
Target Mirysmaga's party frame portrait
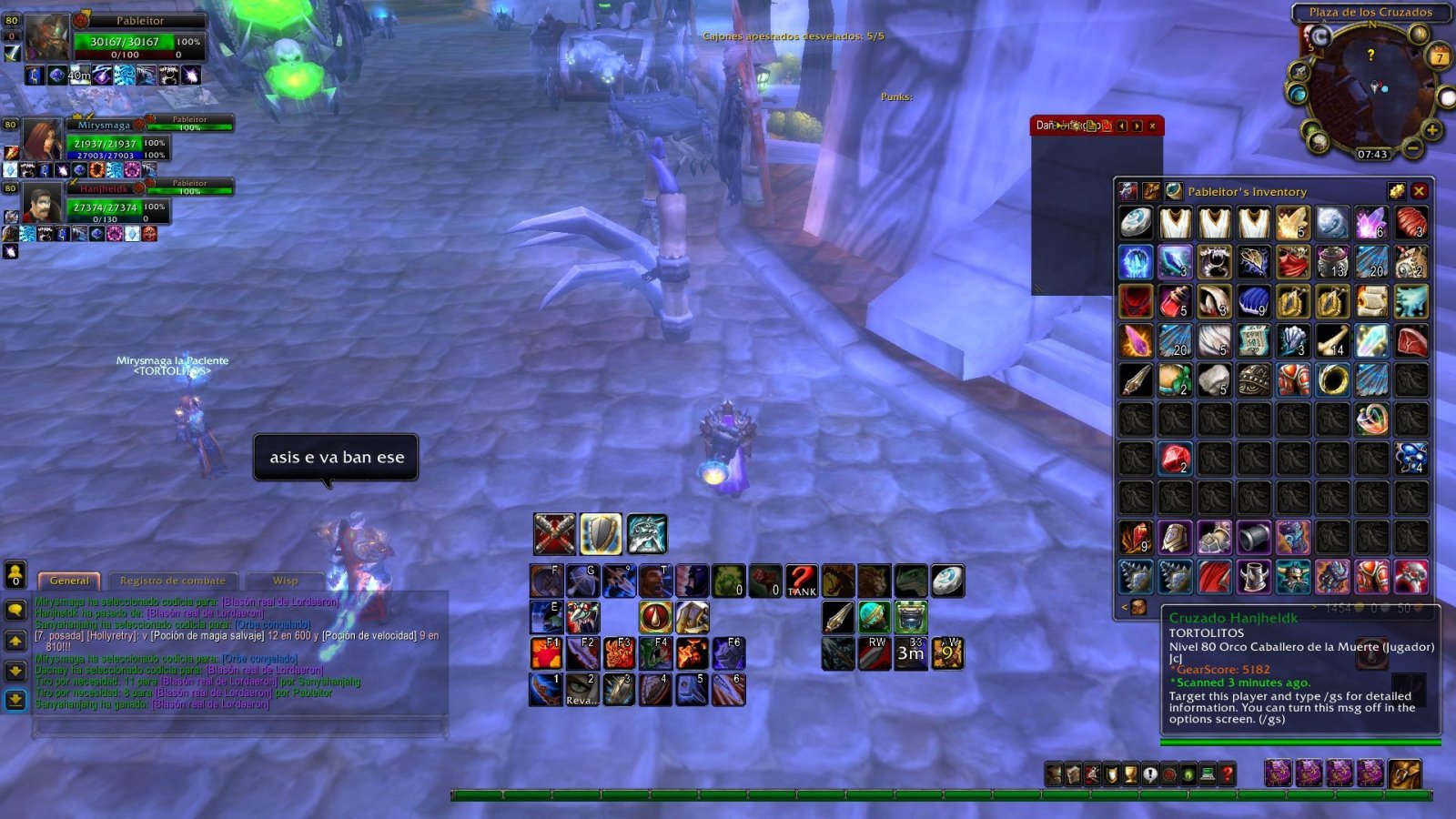point(42,140)
